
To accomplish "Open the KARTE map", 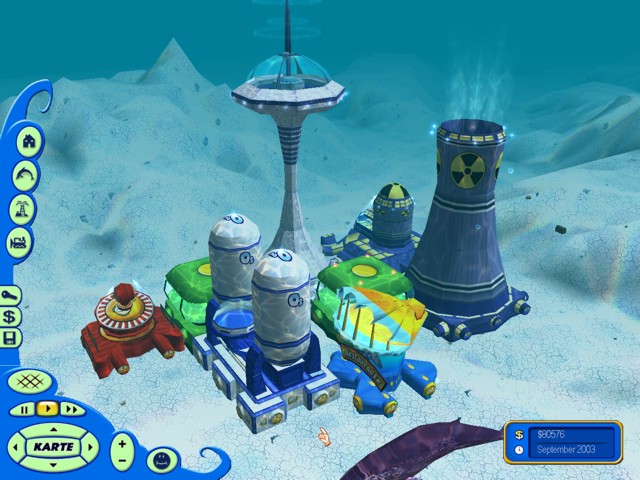I will 52,445.
